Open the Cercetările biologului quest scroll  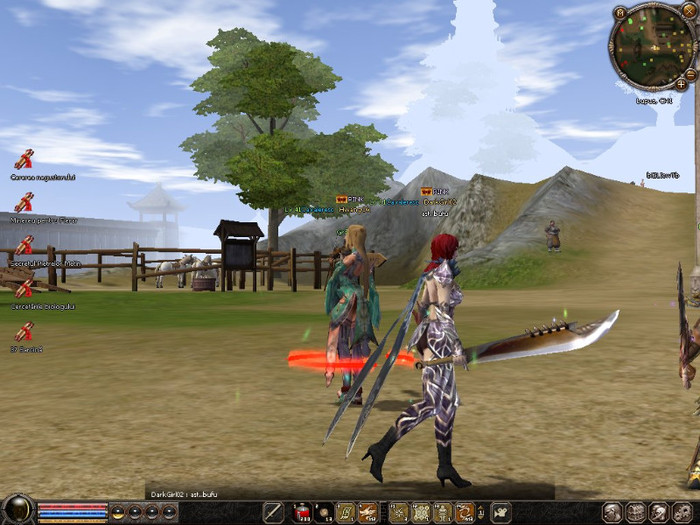24,290
